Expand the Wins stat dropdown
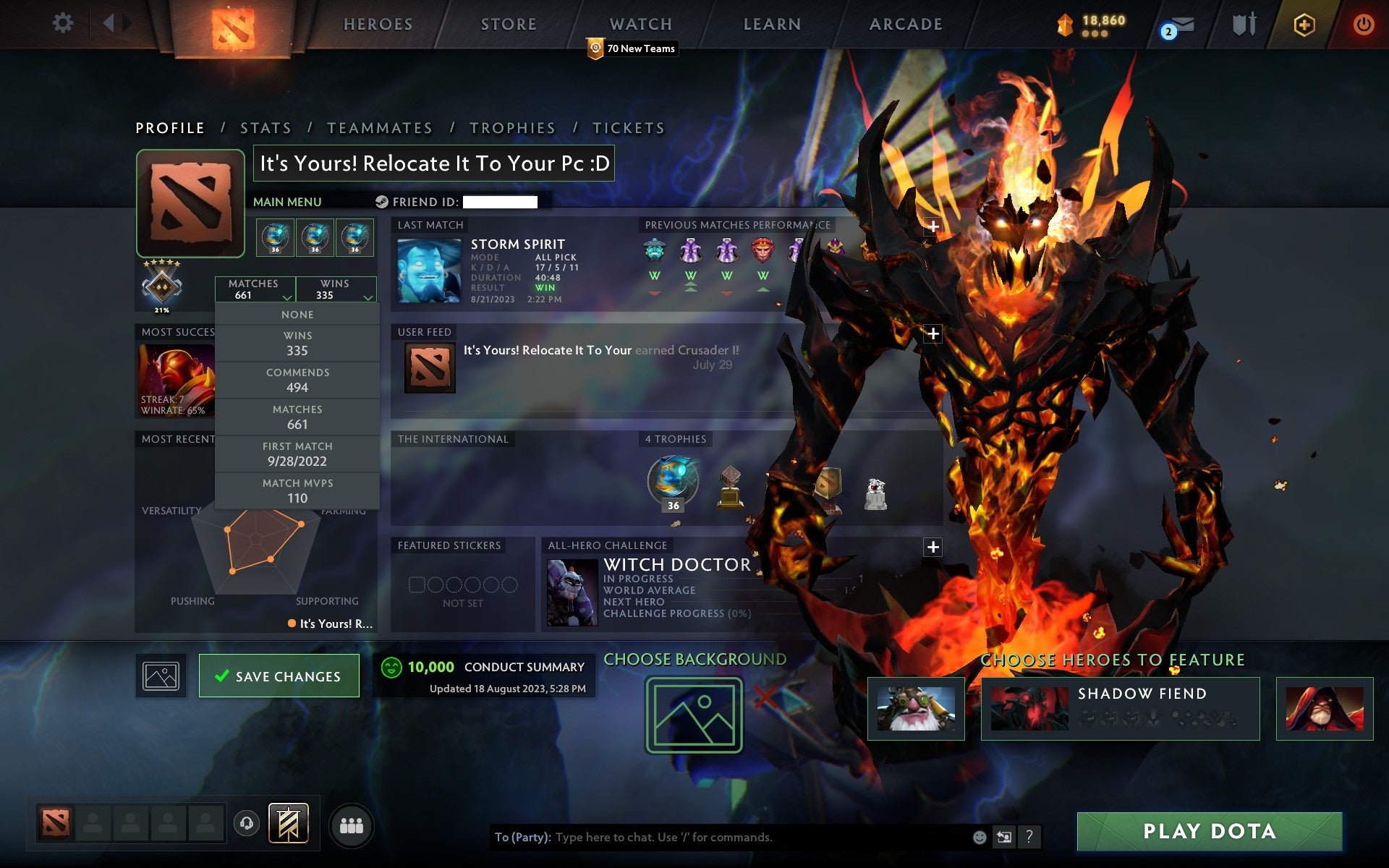The width and height of the screenshot is (1389, 868). 367,297
